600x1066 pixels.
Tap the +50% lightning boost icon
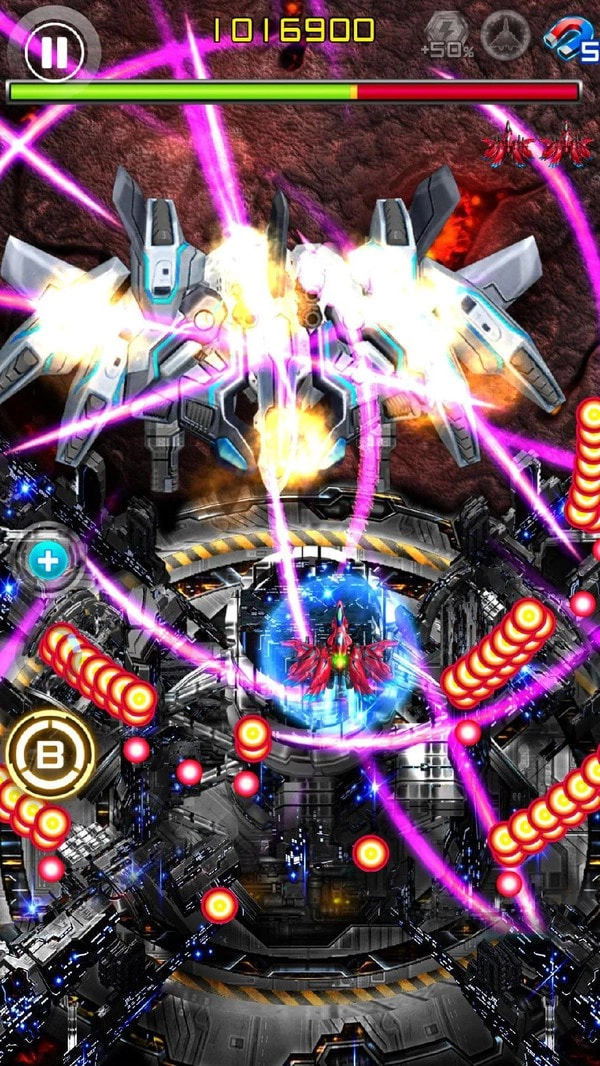point(444,35)
